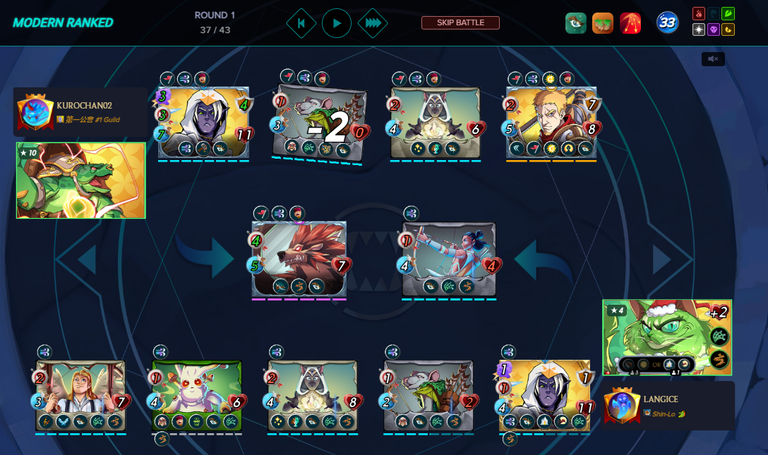The height and width of the screenshot is (455, 768).
Task: Open LANGICE's player avatar
Action: click(621, 405)
